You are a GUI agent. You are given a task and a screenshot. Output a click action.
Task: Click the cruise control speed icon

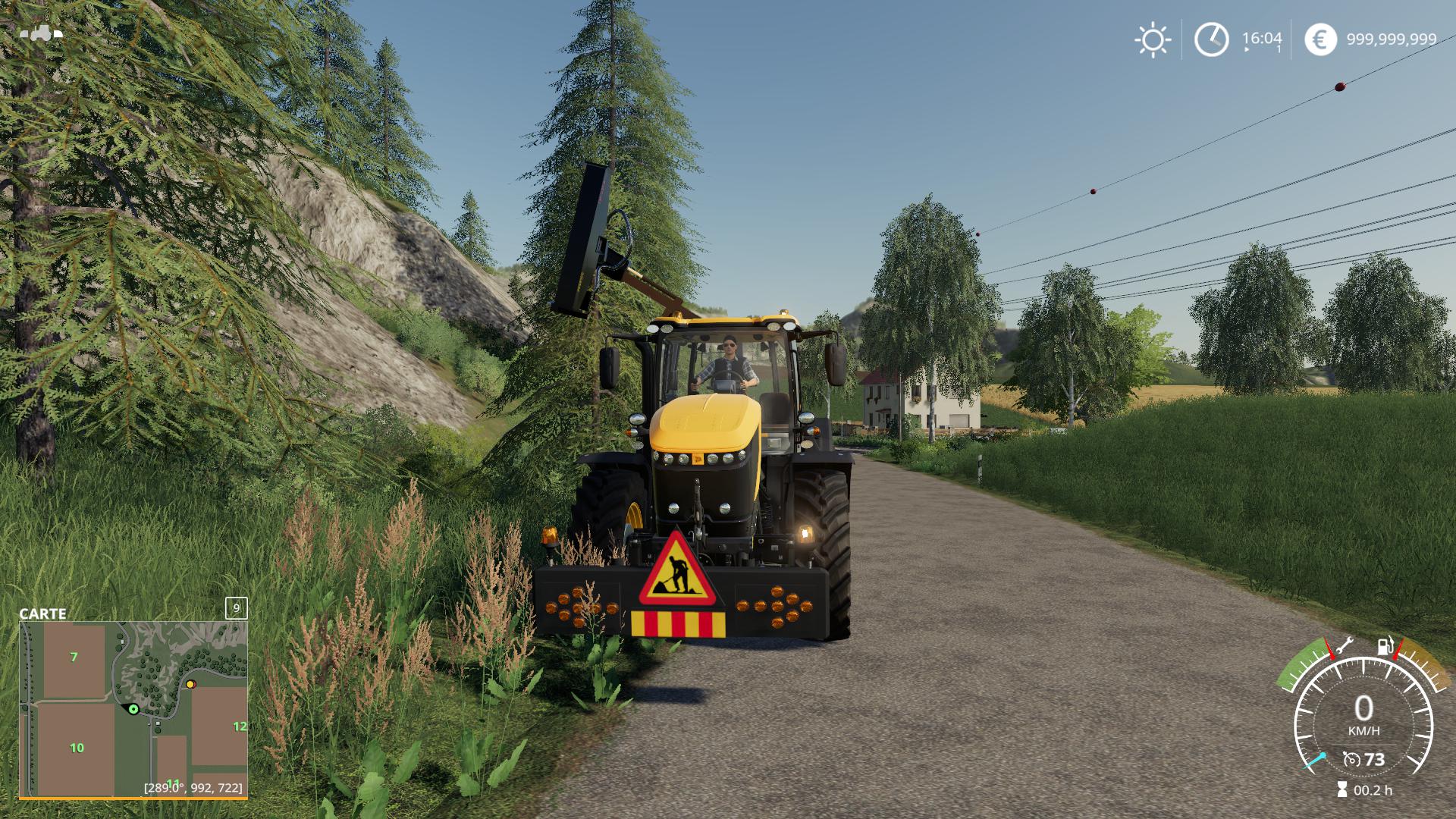click(1351, 759)
